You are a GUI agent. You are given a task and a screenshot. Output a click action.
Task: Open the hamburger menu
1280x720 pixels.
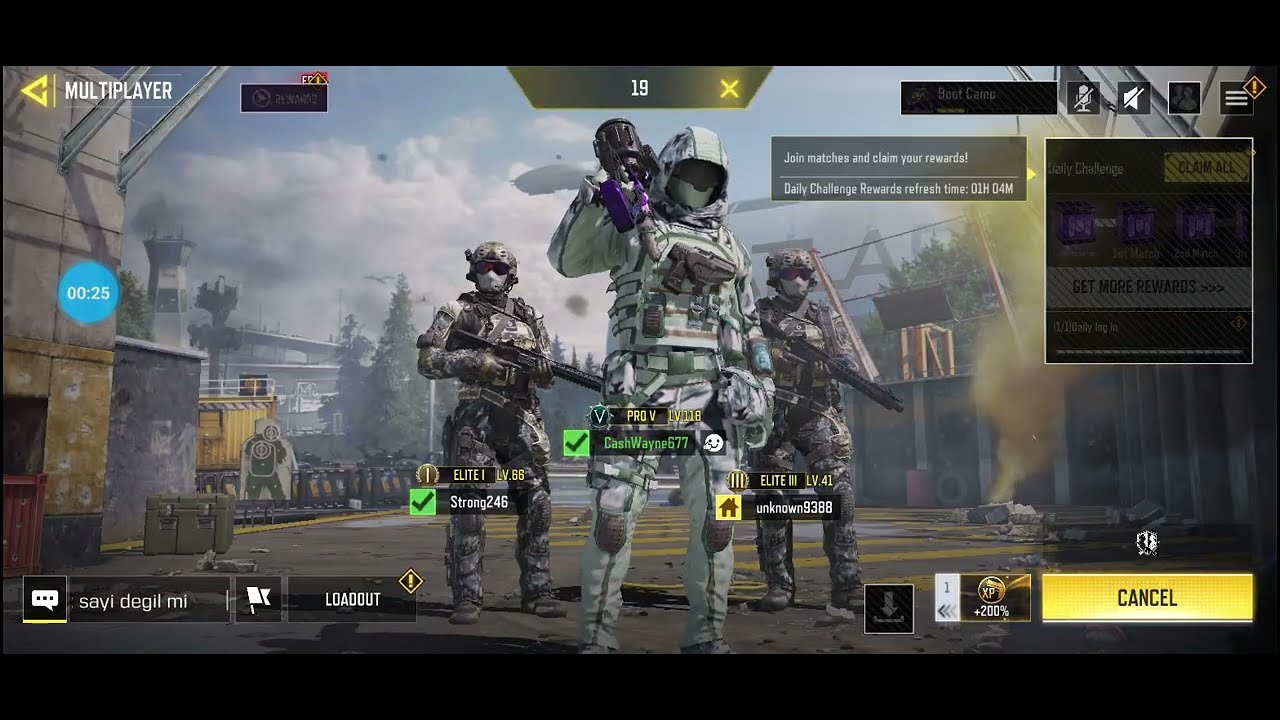pos(1236,97)
